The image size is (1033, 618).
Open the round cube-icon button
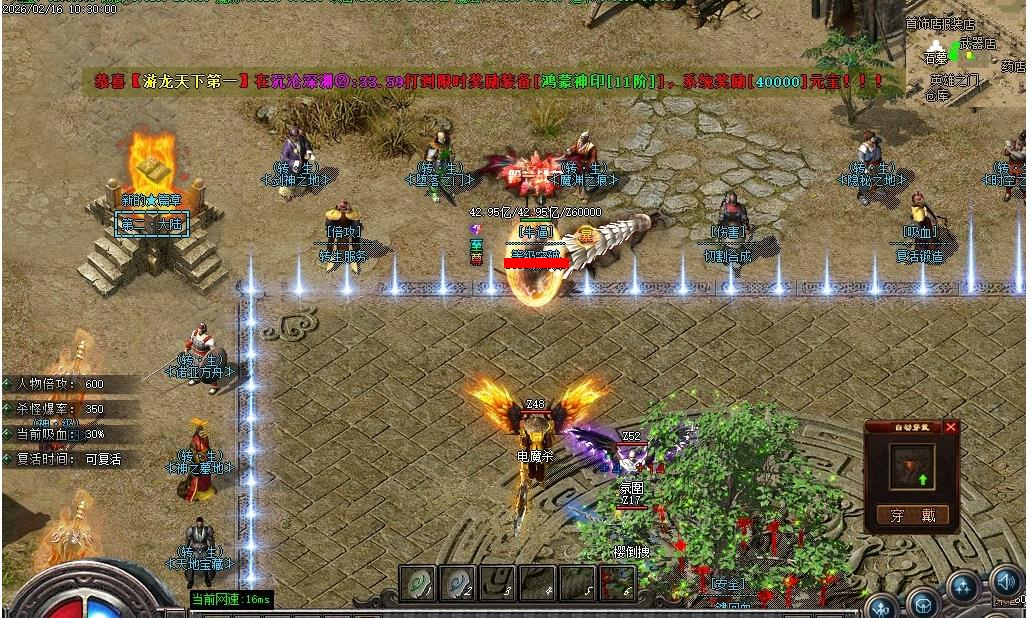point(922,603)
